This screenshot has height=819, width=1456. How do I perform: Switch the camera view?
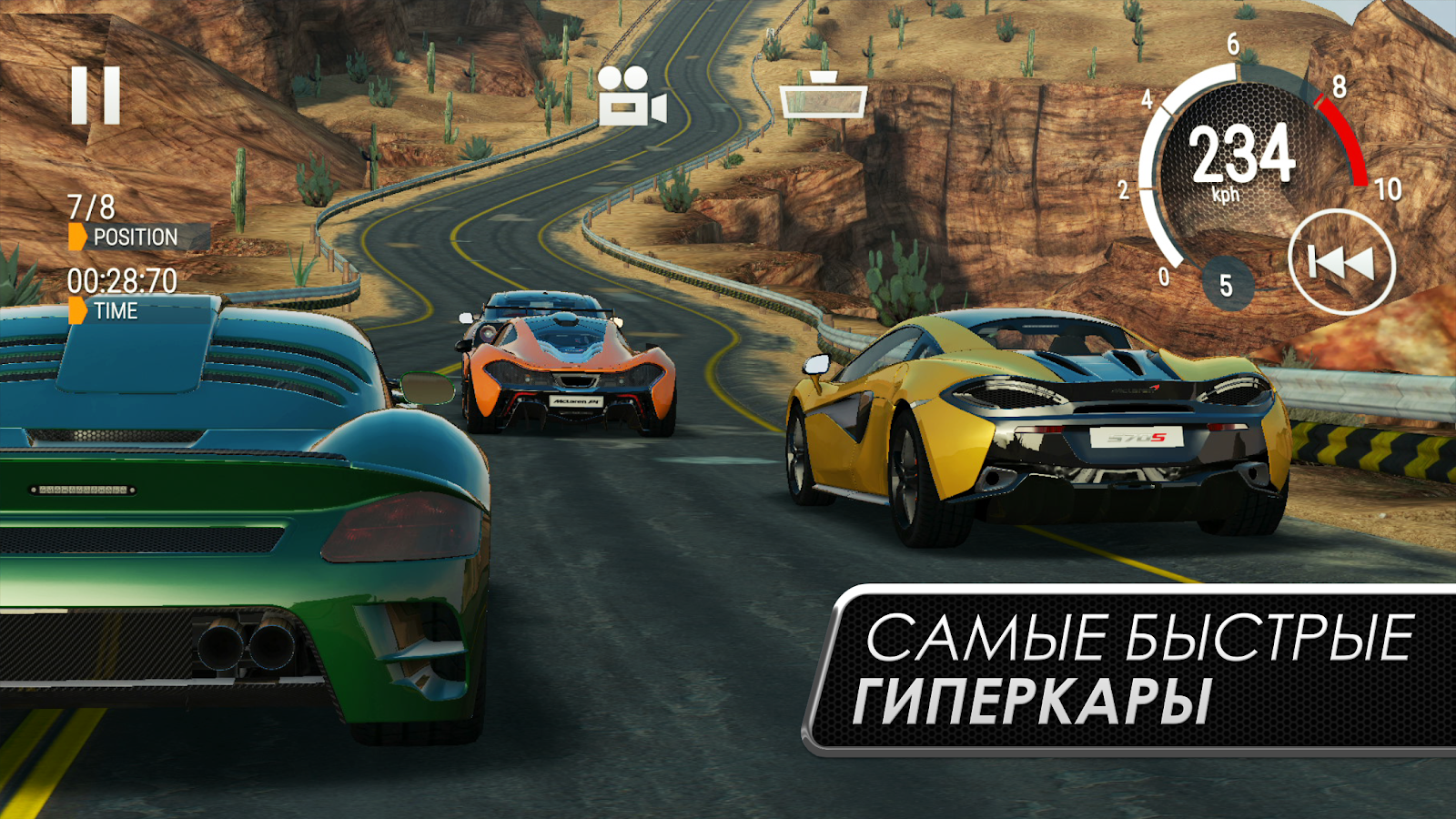(x=632, y=96)
